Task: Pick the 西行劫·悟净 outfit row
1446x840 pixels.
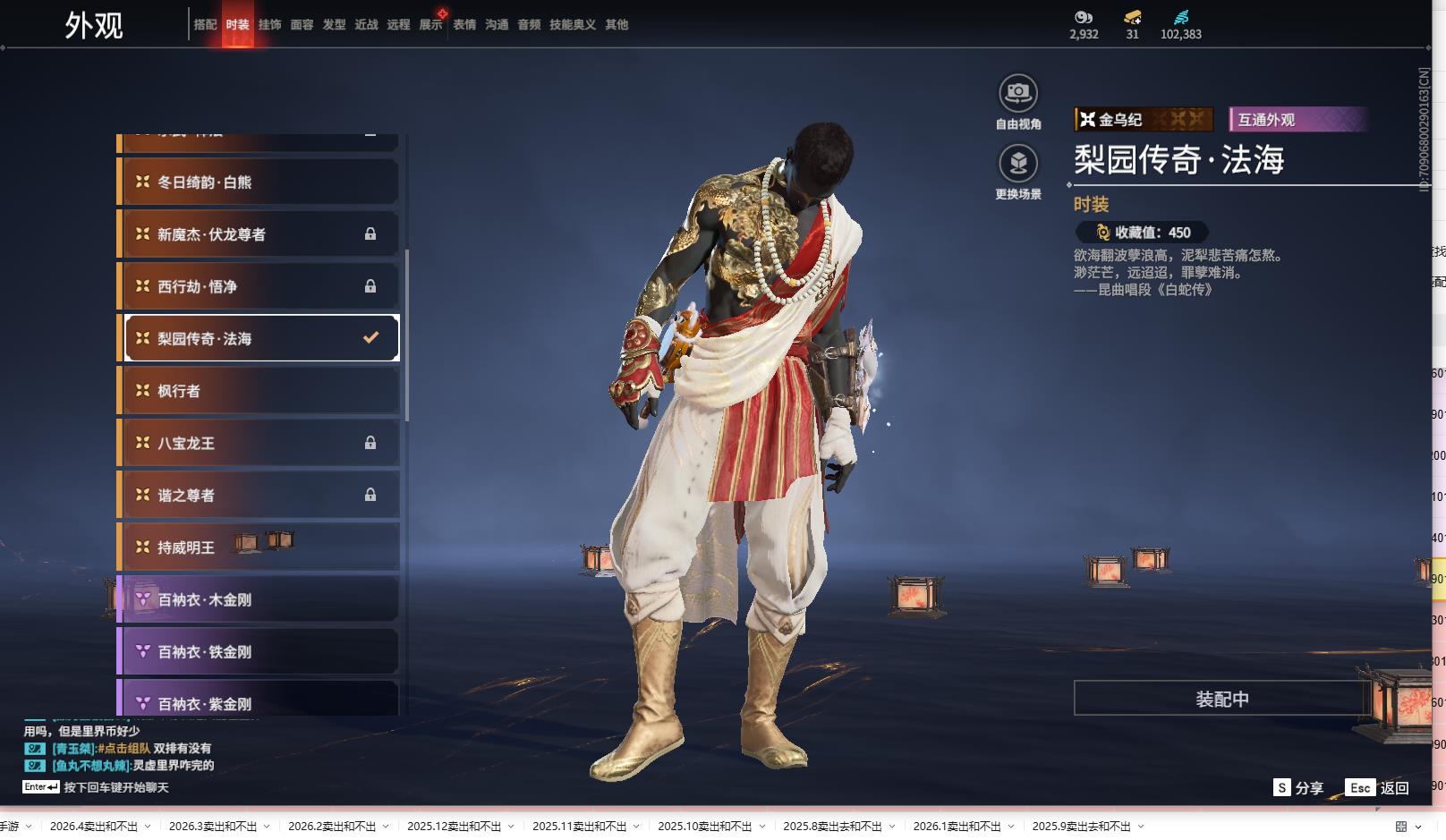Action: click(x=259, y=286)
